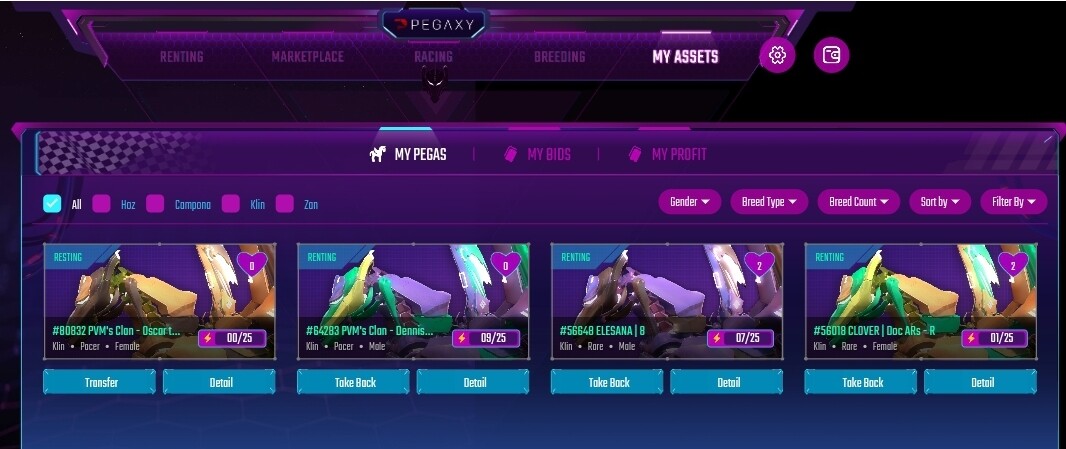Image resolution: width=1066 pixels, height=449 pixels.
Task: Select the #56018 CLOVER Pega card
Action: pos(920,300)
